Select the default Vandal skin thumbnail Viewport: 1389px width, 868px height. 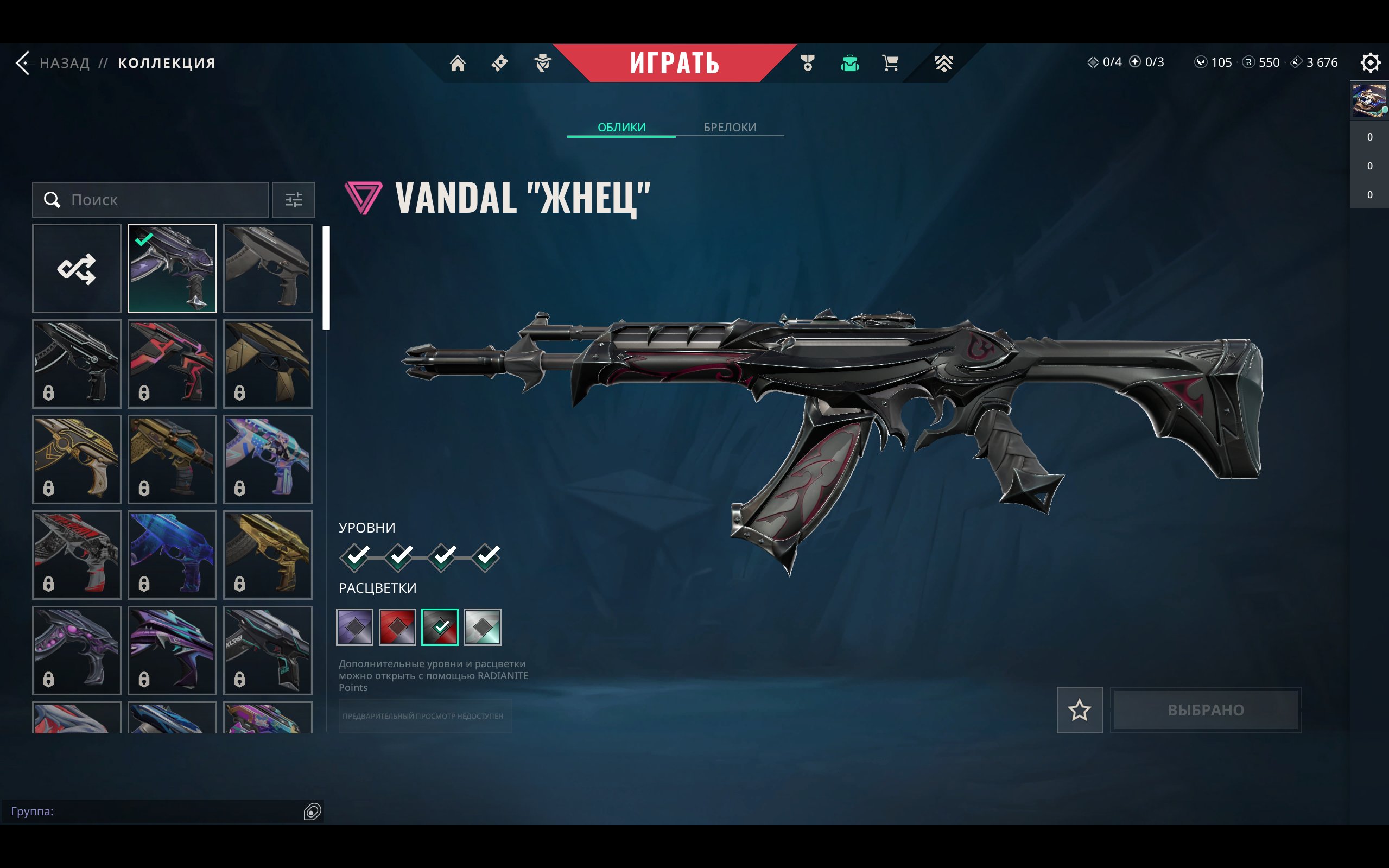(268, 268)
